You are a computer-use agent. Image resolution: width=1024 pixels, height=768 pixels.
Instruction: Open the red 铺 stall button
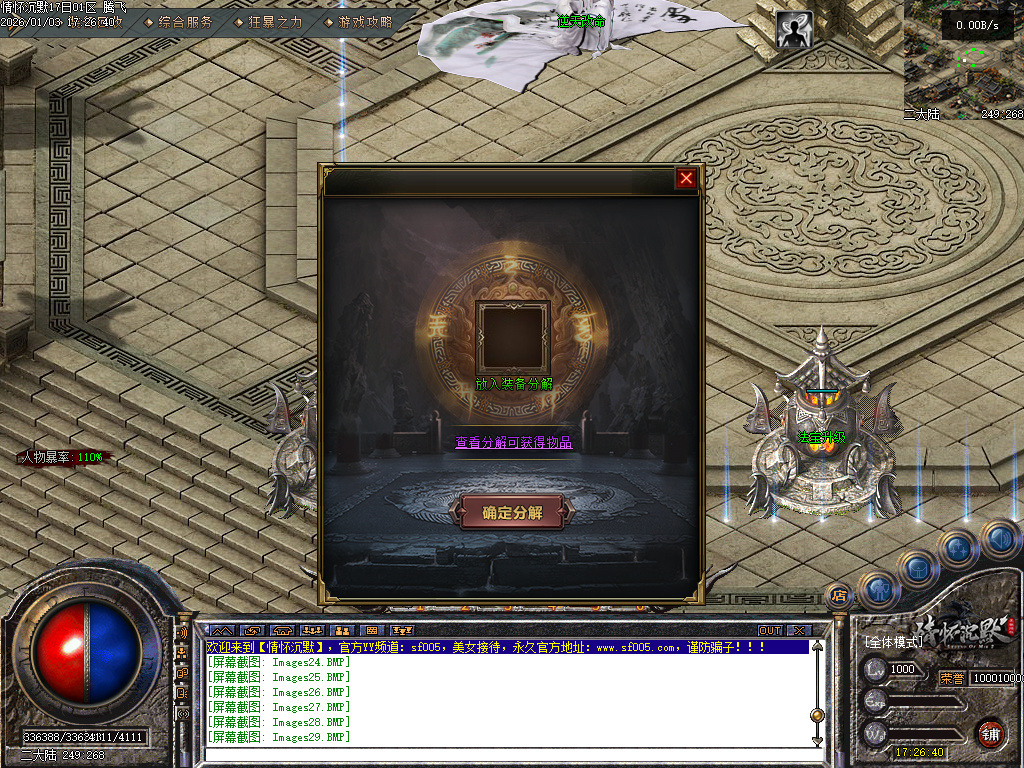990,732
